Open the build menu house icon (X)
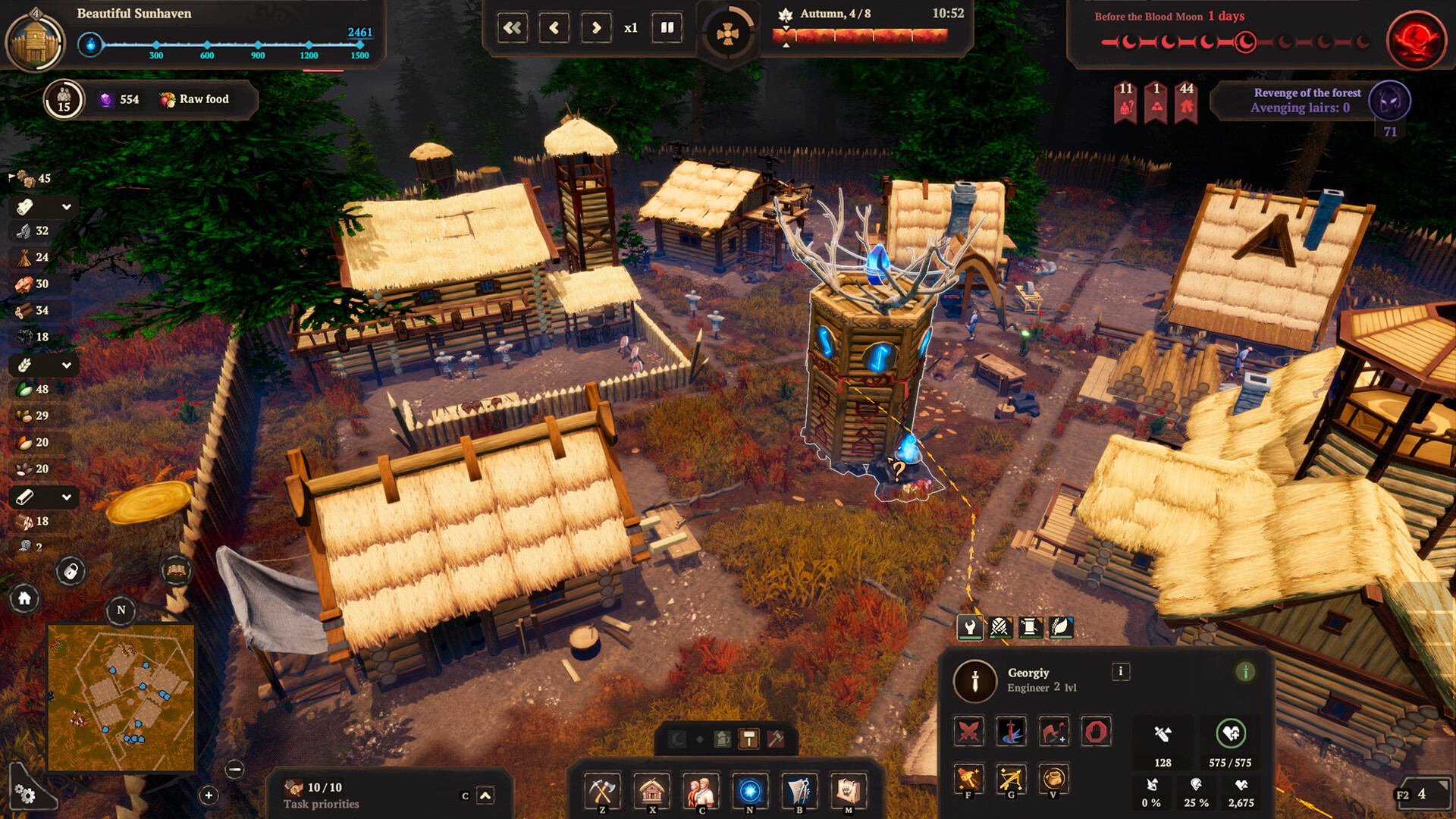 652,791
